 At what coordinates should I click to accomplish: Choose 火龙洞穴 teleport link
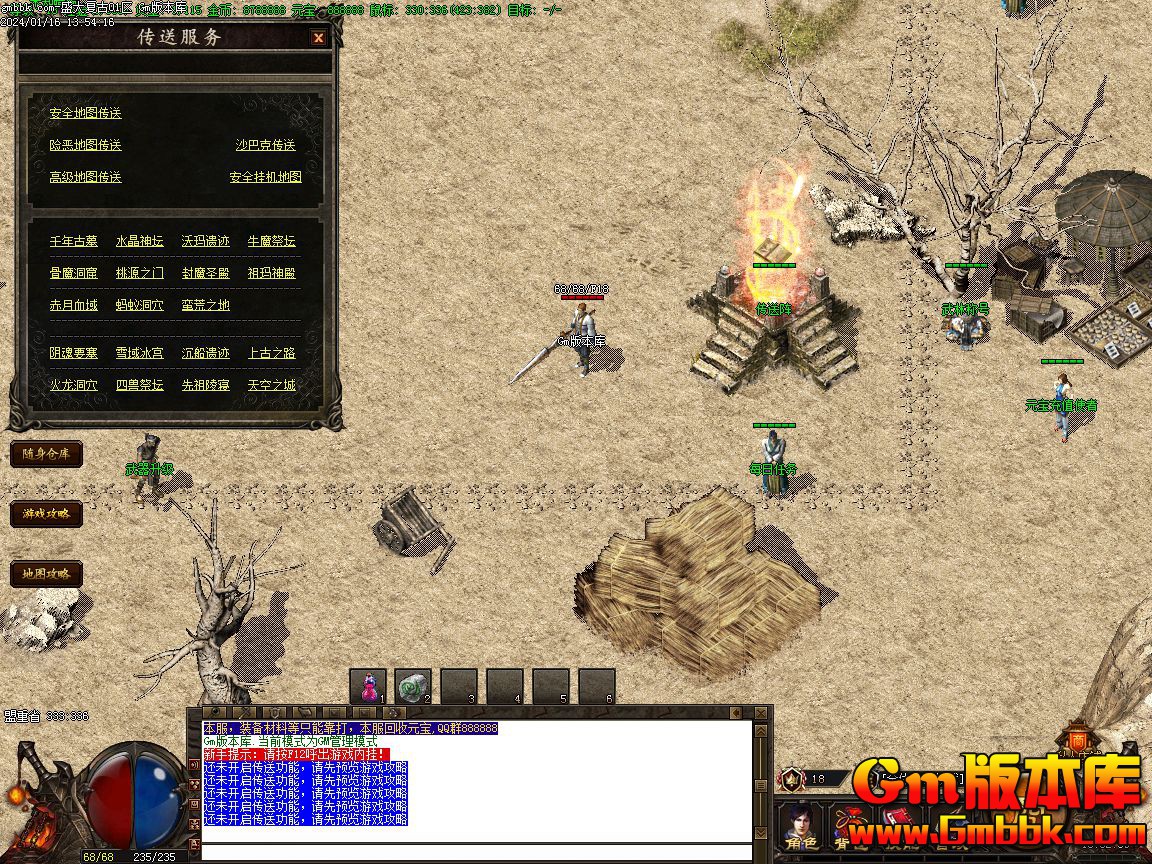pos(74,385)
